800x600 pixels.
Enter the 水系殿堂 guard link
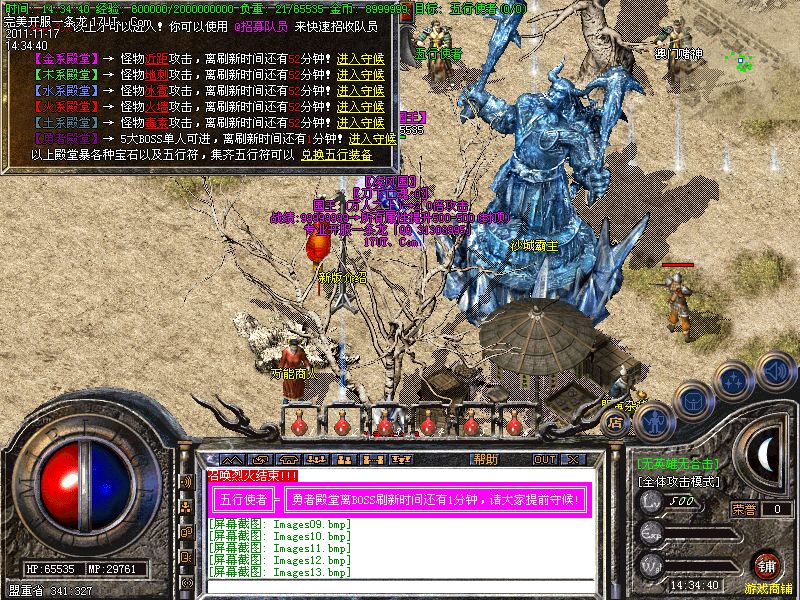(360, 91)
